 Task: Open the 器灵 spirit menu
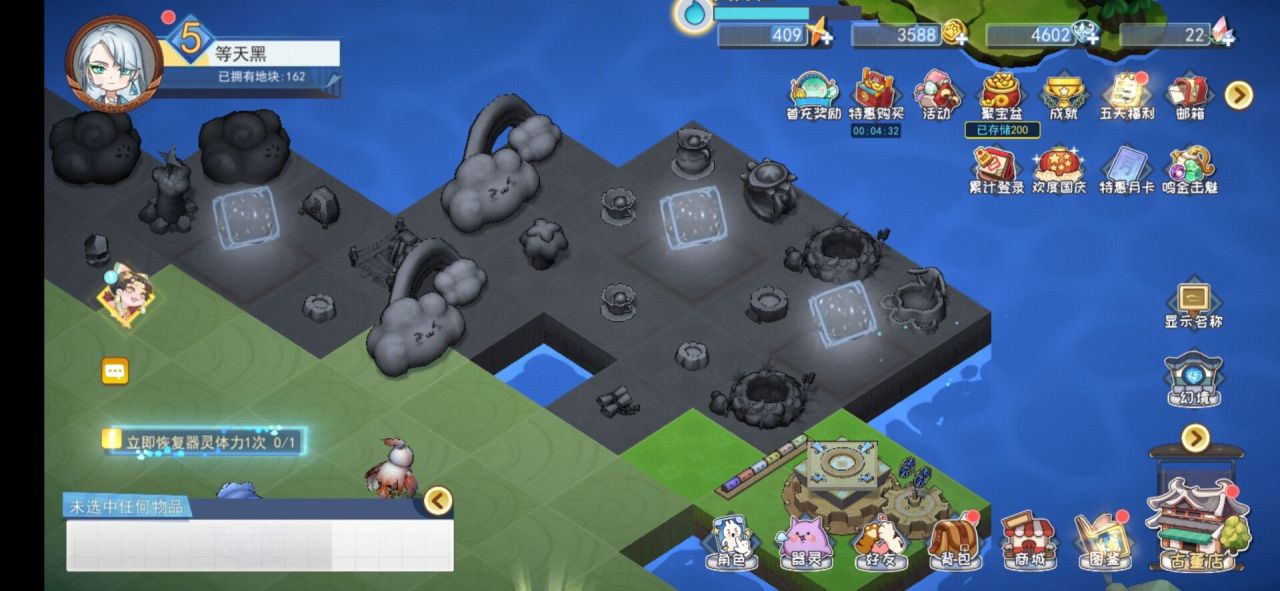(x=805, y=541)
